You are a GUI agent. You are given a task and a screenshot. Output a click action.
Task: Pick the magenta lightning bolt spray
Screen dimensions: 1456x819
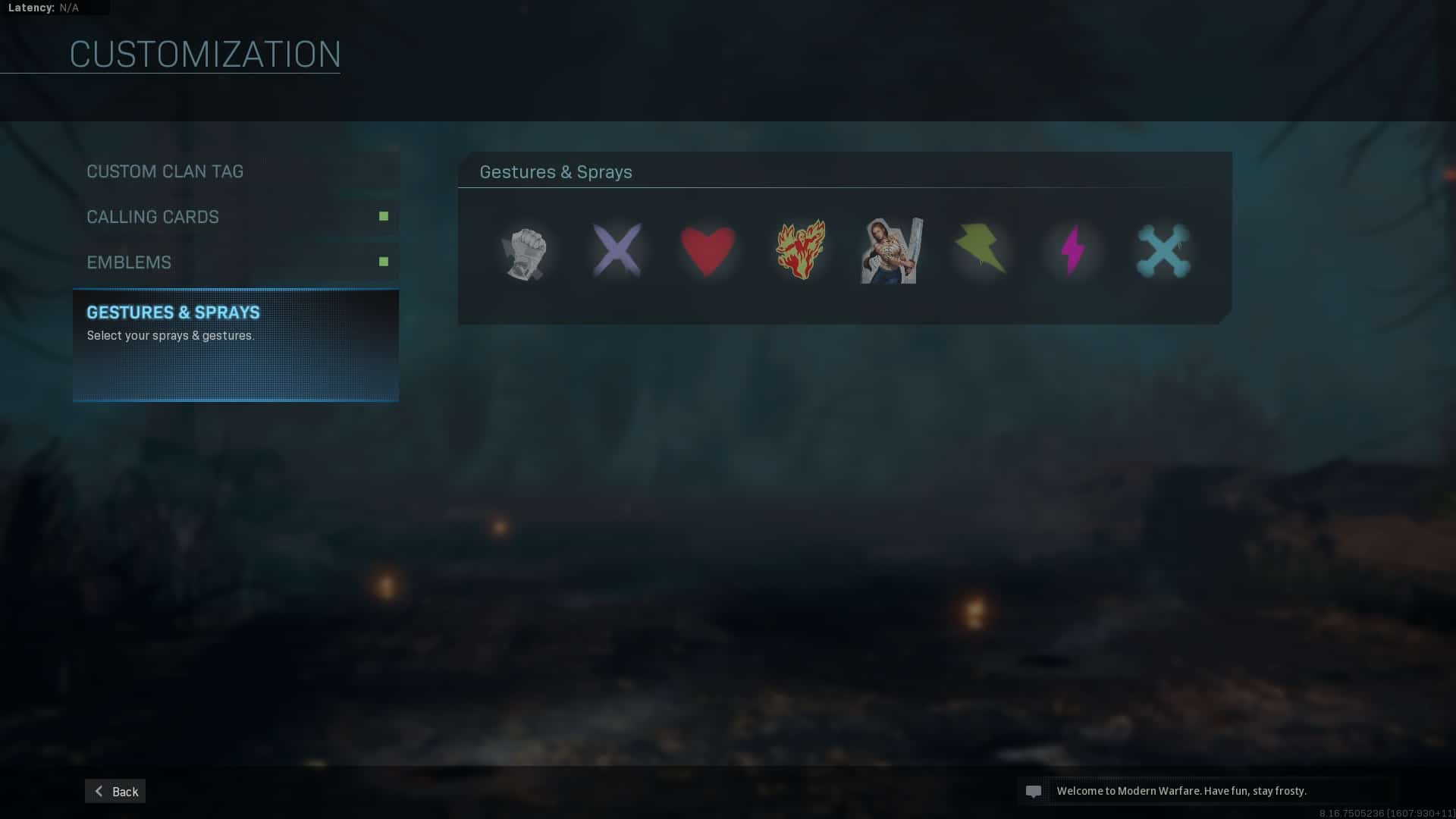point(1072,249)
